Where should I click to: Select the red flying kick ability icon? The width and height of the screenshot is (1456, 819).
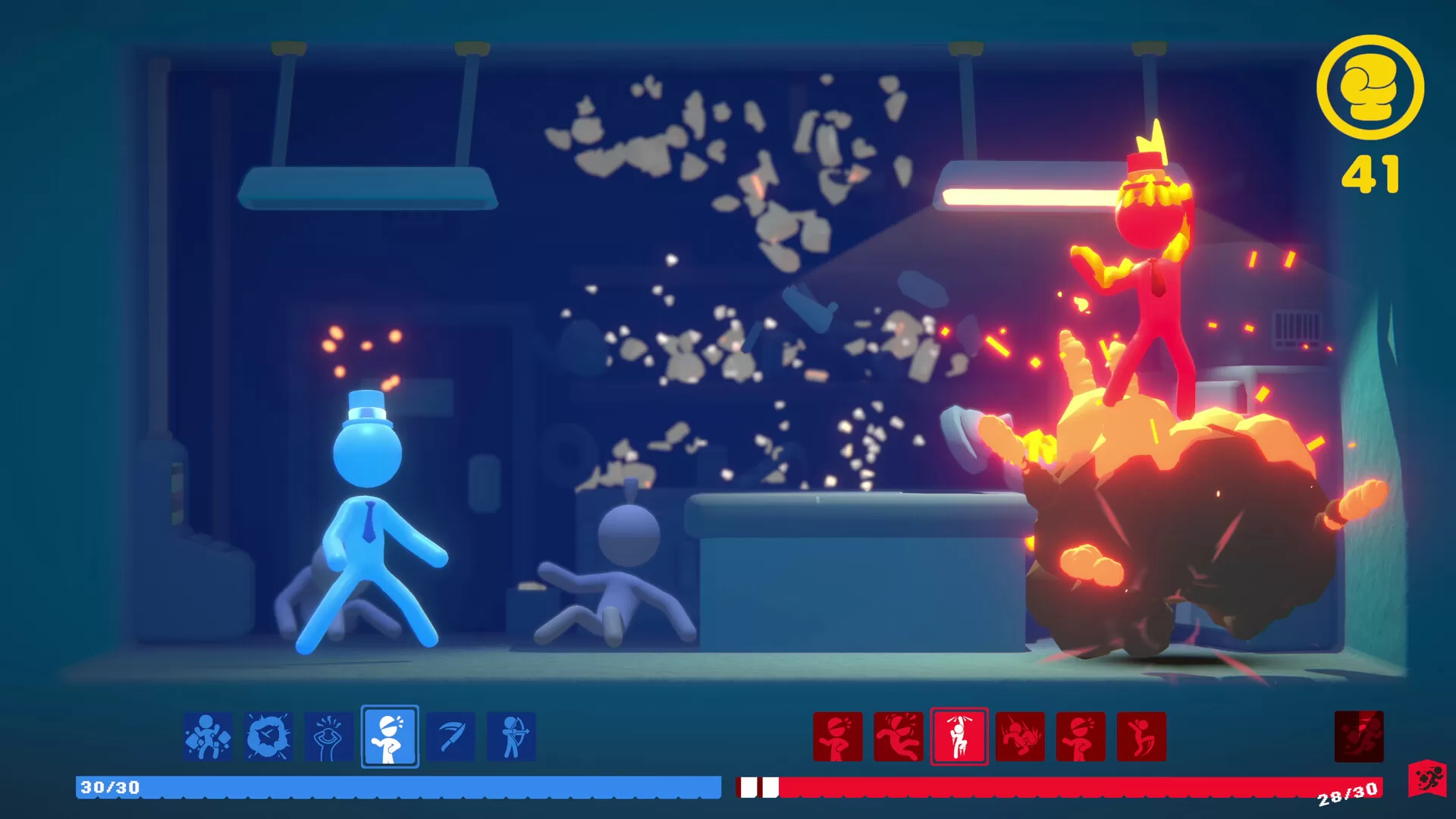pos(899,738)
